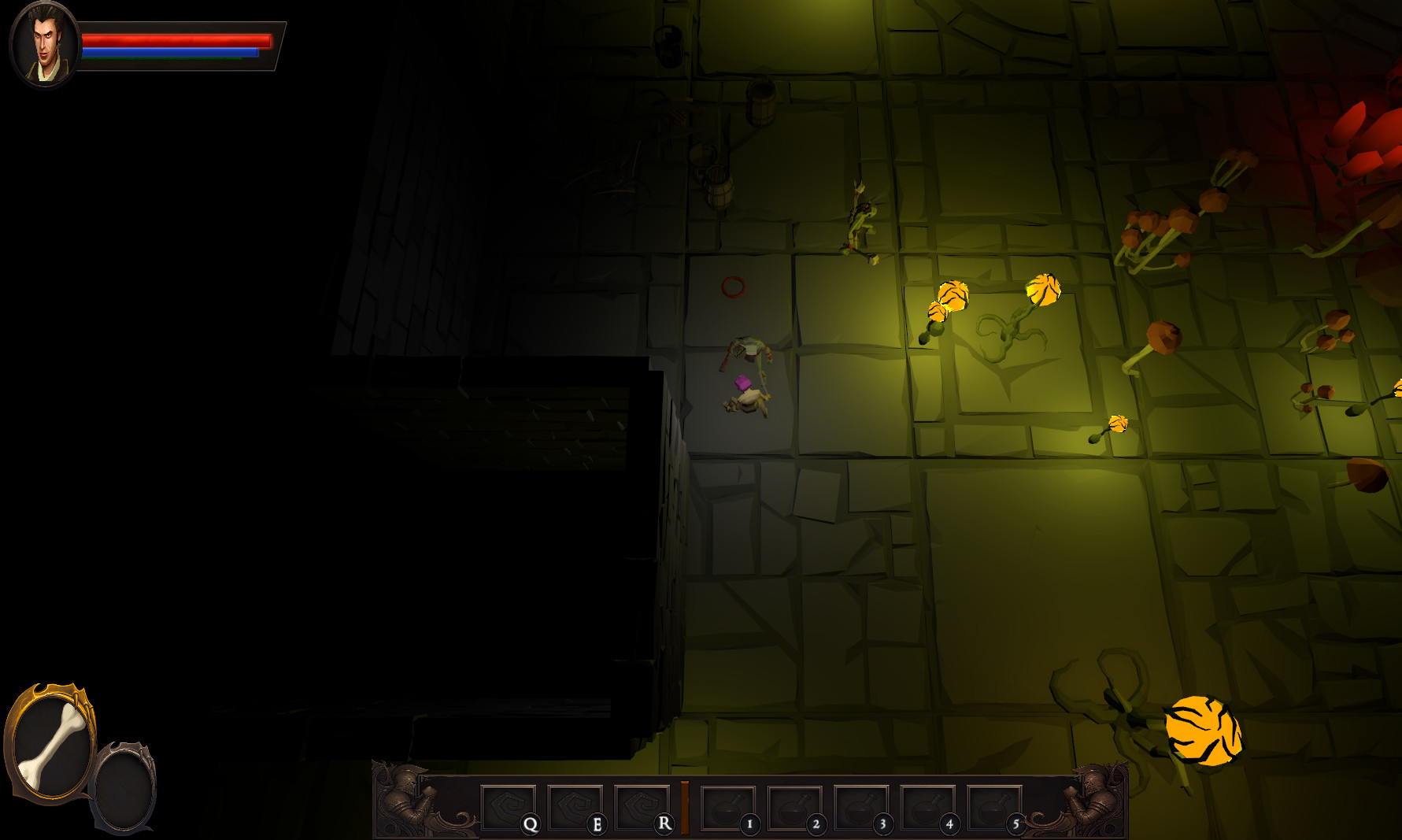Select the Q skill slot spiral icon
This screenshot has height=840, width=1402.
(x=510, y=805)
